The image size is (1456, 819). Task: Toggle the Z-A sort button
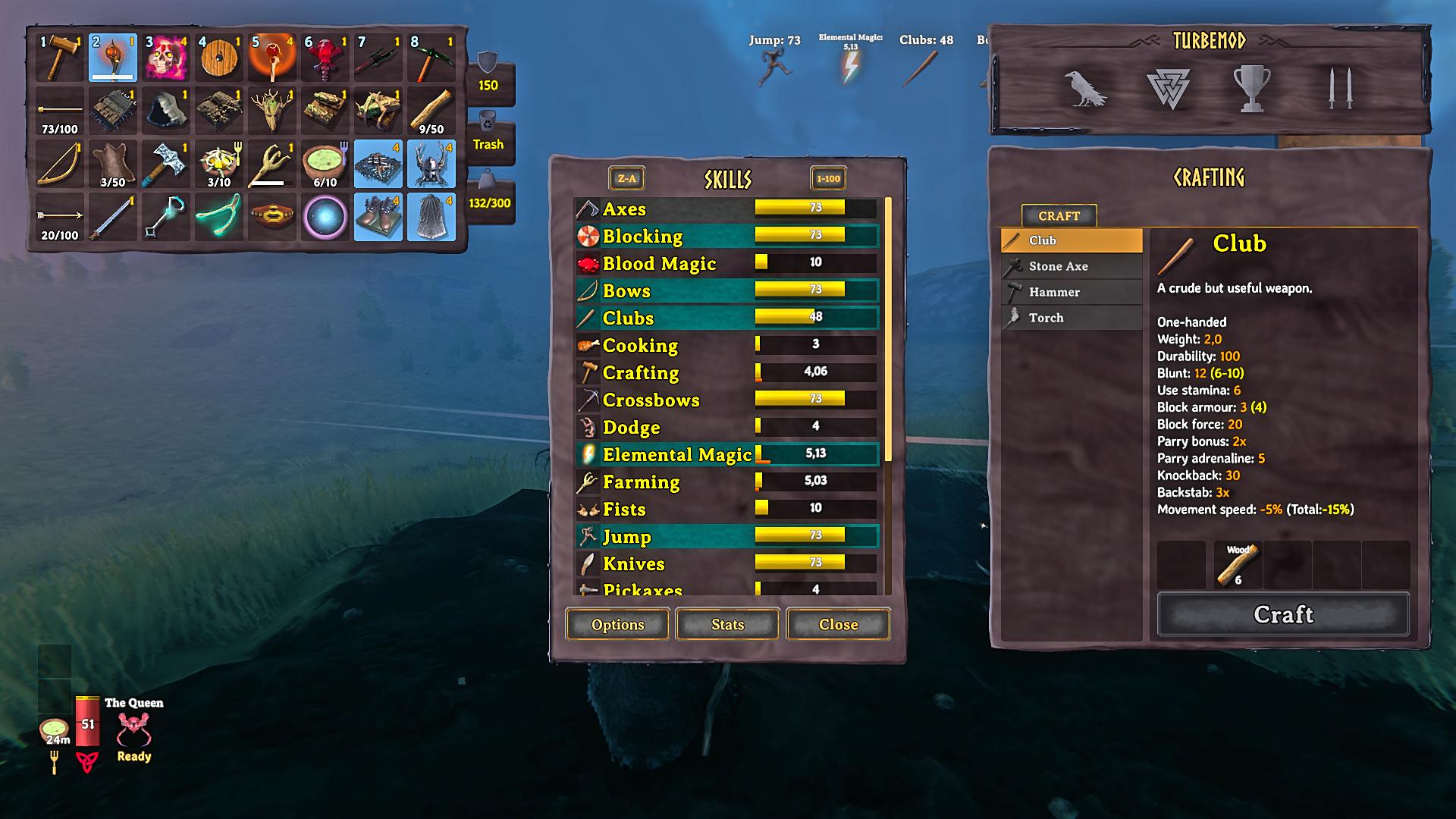click(626, 179)
